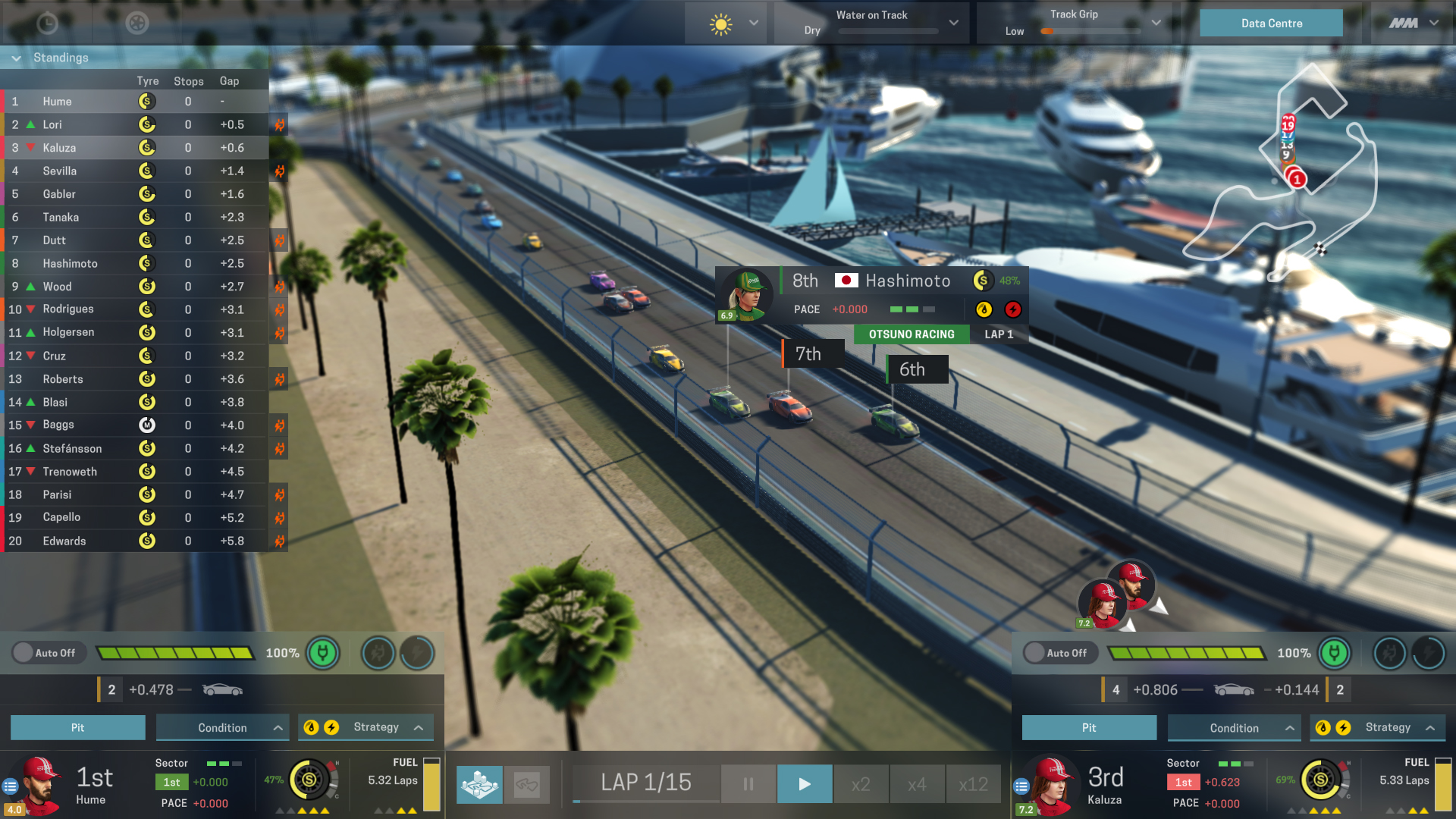Click the tyre compound icon next to Strategy
Viewport: 1456px width, 819px height.
[x=312, y=726]
